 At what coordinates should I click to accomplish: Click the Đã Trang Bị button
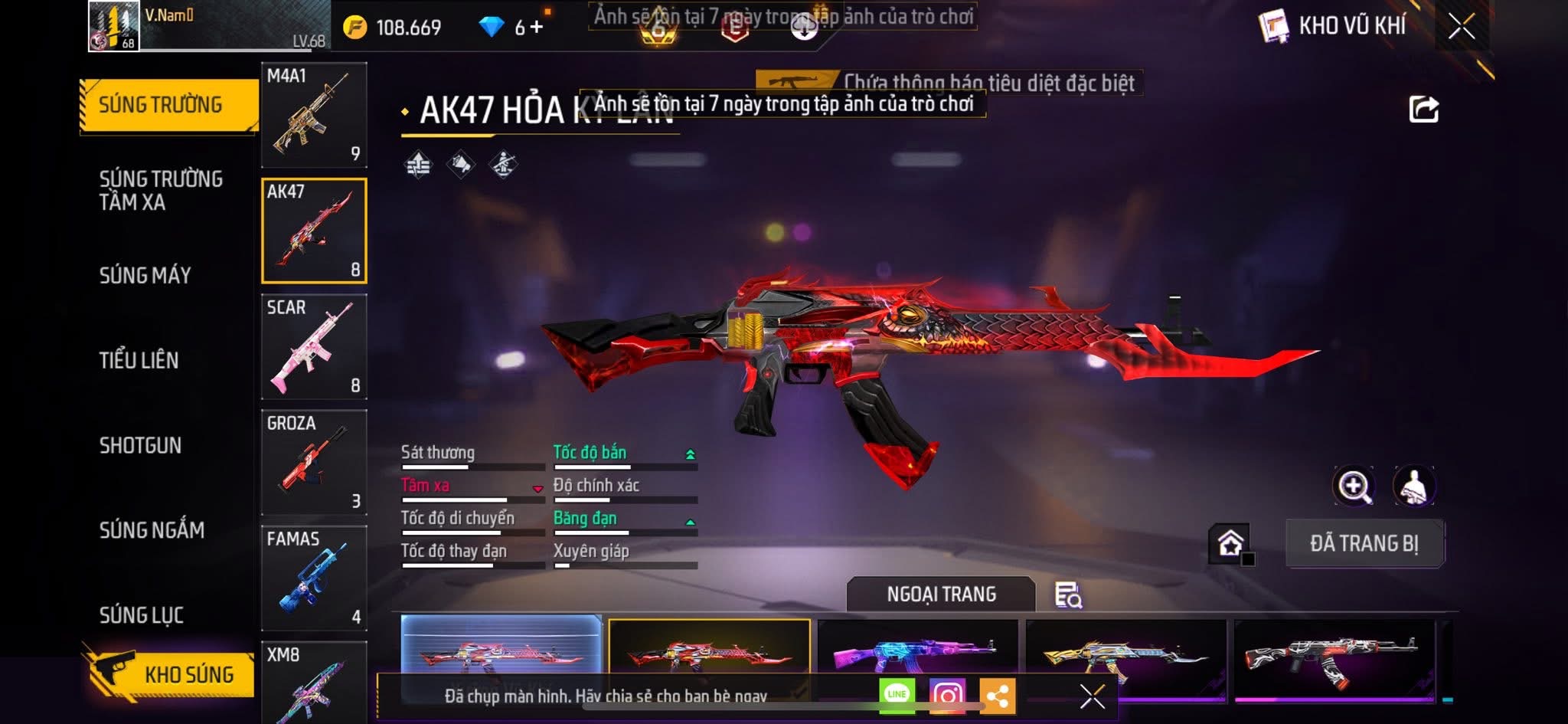click(x=1364, y=544)
